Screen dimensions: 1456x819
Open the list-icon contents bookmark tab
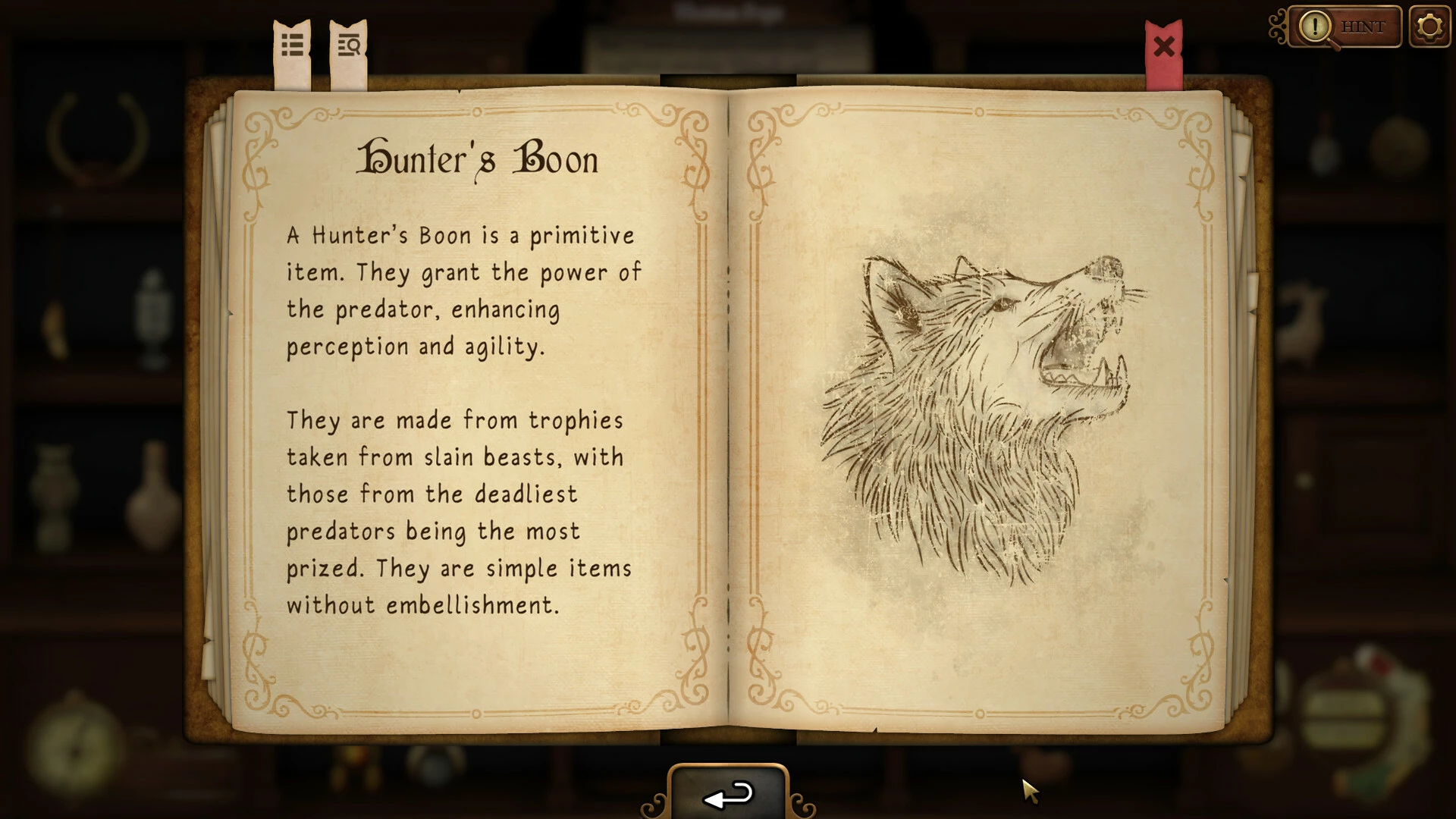point(293,47)
